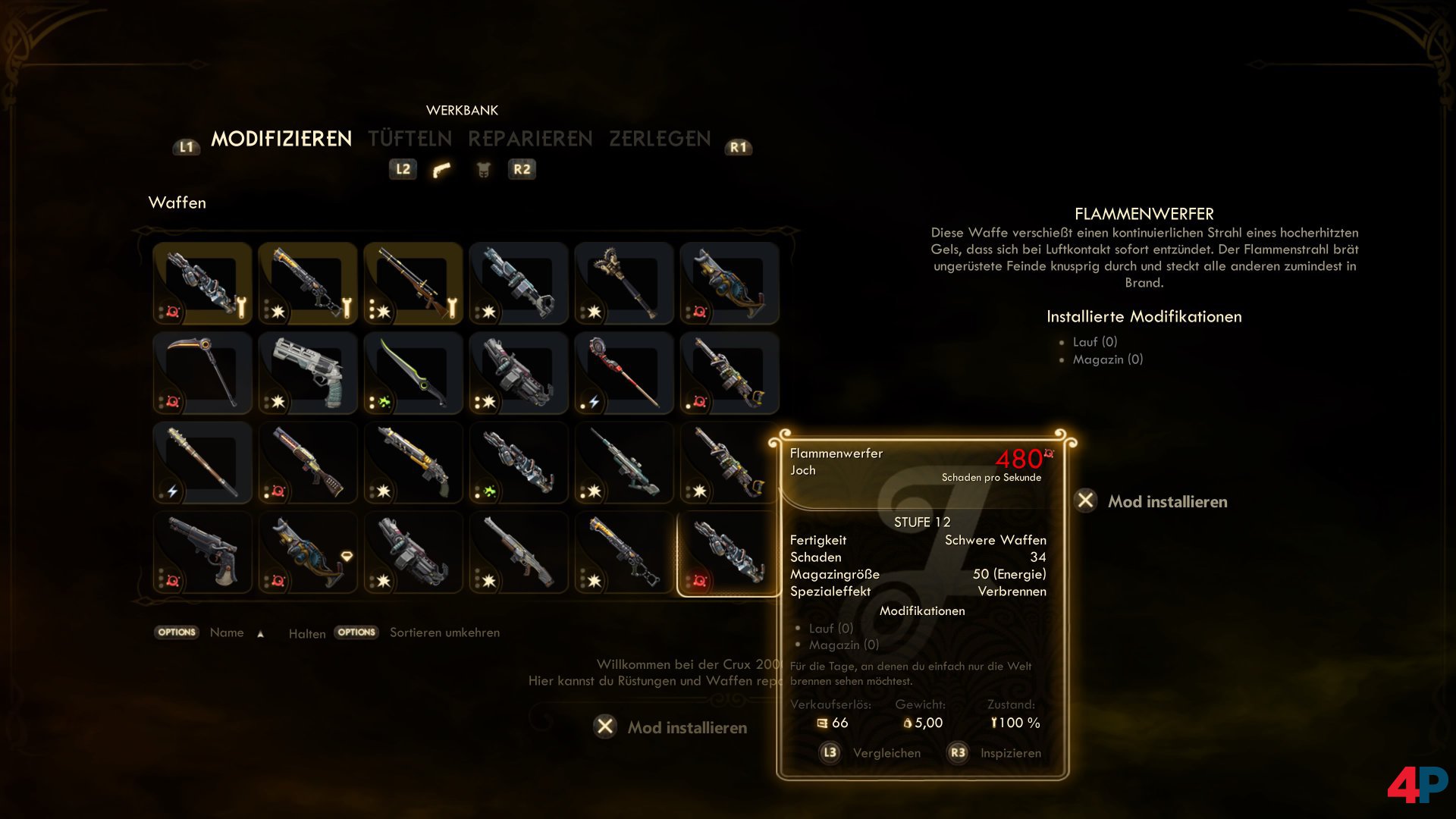Choose the scoped wooden hunting rifle slot
Image resolution: width=1456 pixels, height=819 pixels.
coord(413,284)
